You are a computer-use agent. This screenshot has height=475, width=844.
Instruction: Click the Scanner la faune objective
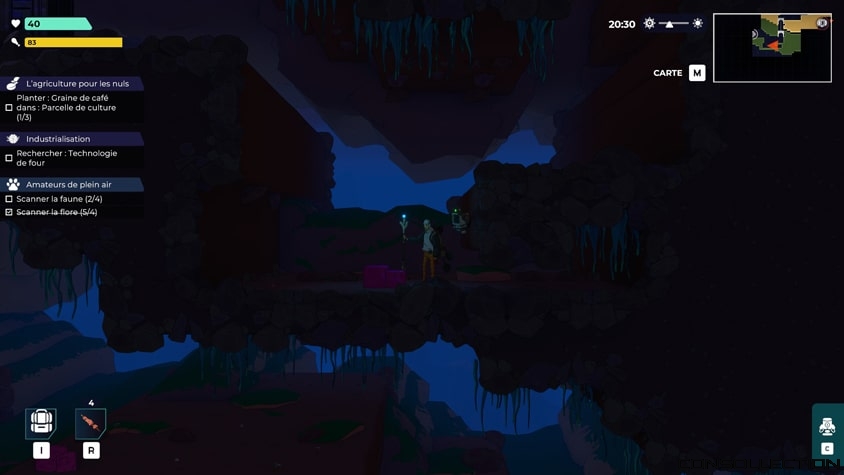click(59, 199)
